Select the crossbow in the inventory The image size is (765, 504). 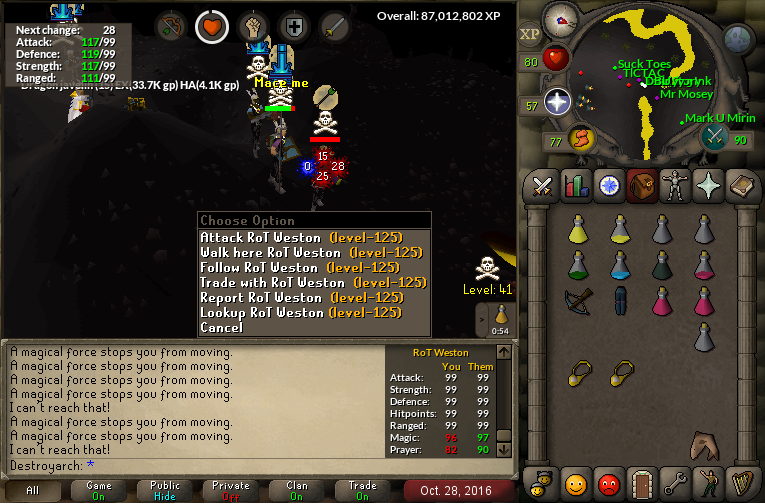578,299
